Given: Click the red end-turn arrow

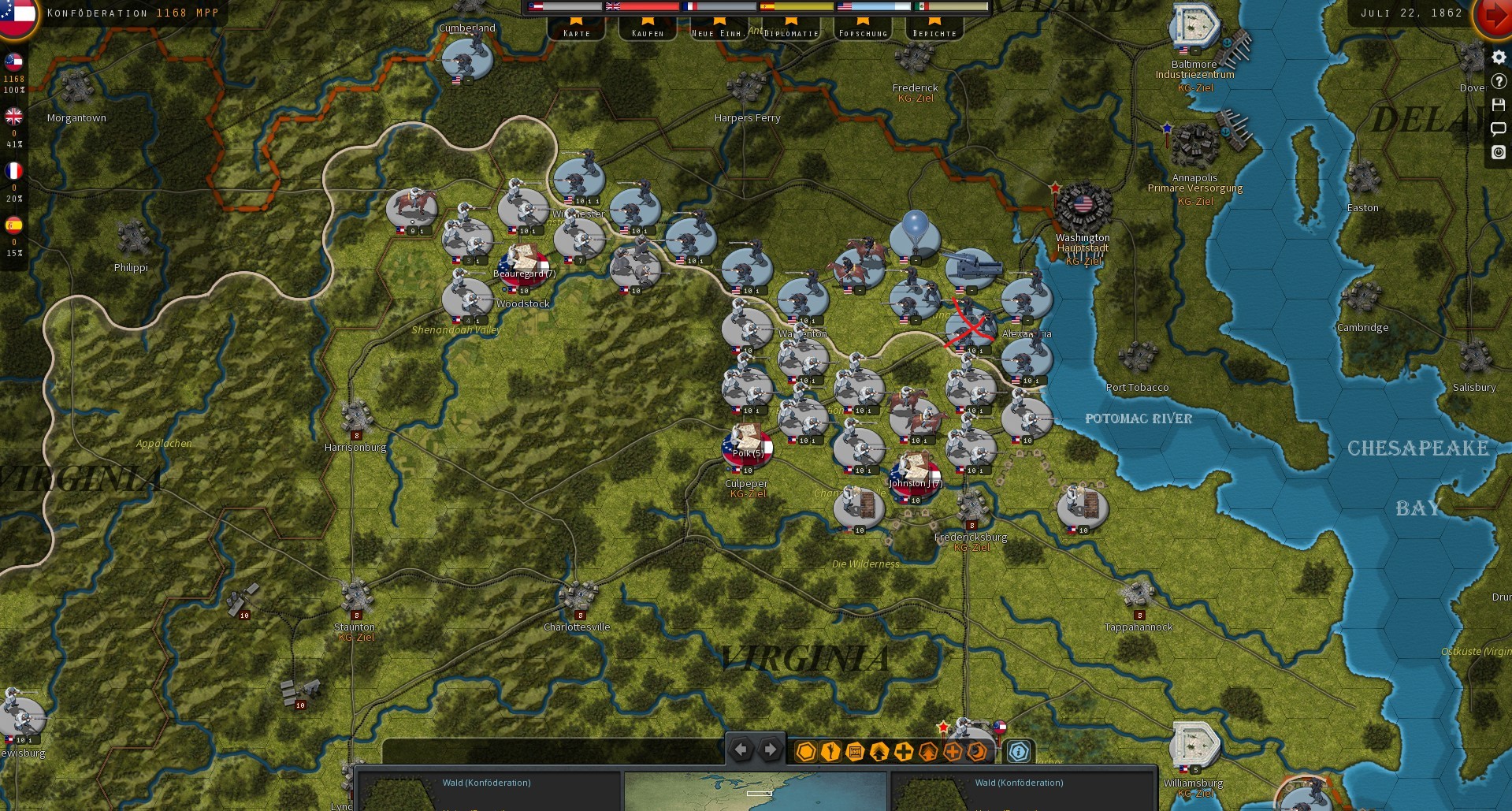Looking at the screenshot, I should tap(1496, 13).
